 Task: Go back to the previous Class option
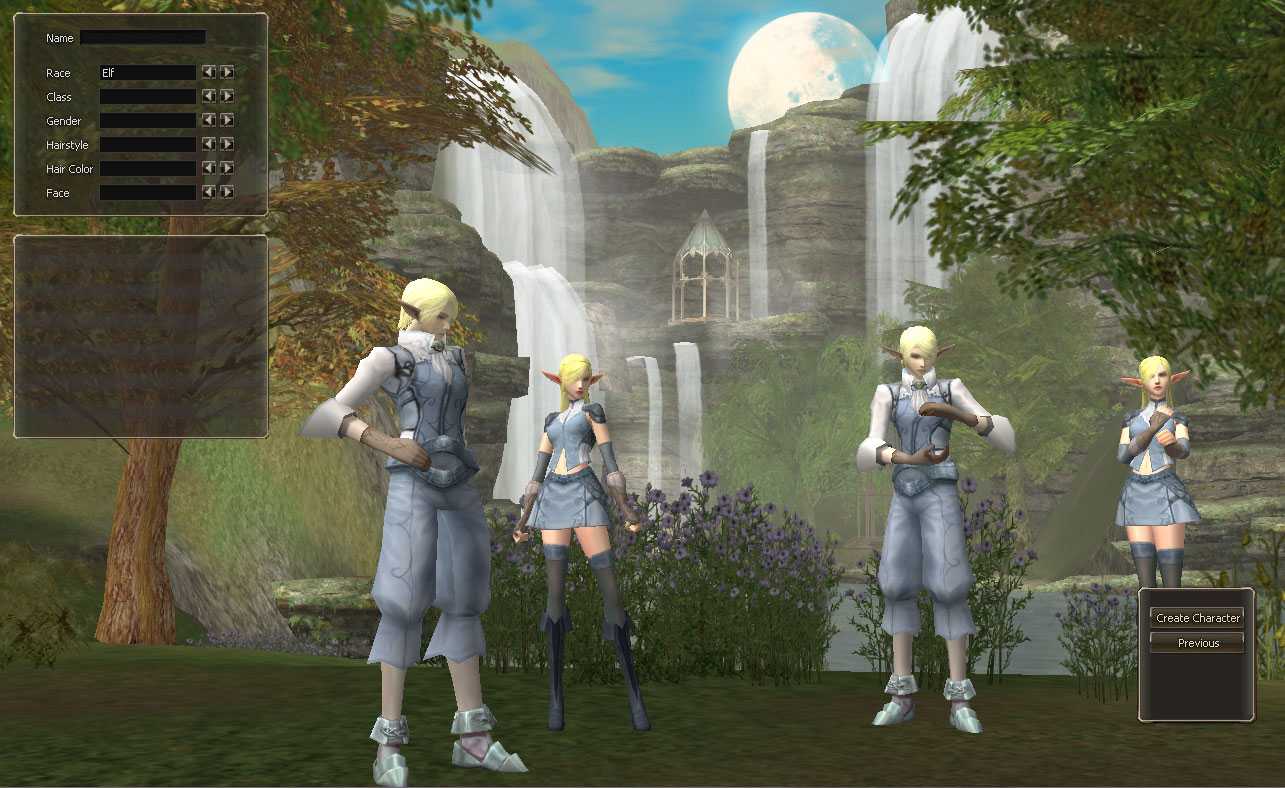209,96
